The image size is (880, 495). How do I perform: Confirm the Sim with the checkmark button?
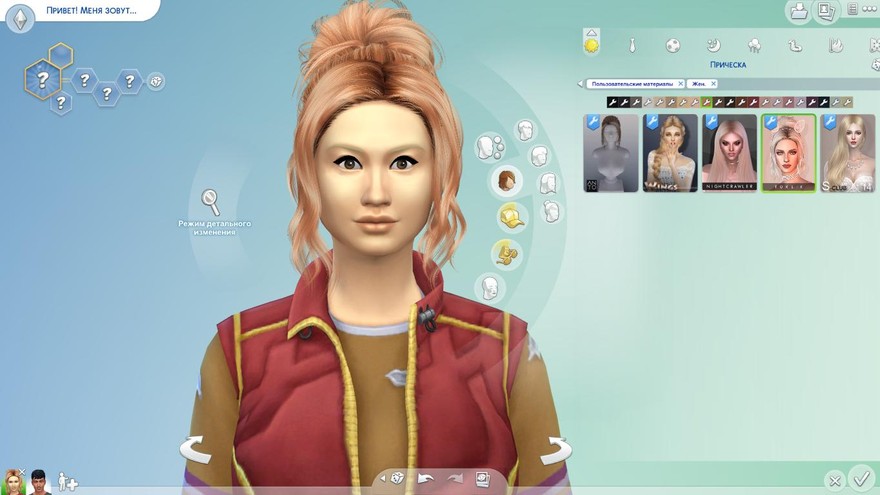point(860,477)
